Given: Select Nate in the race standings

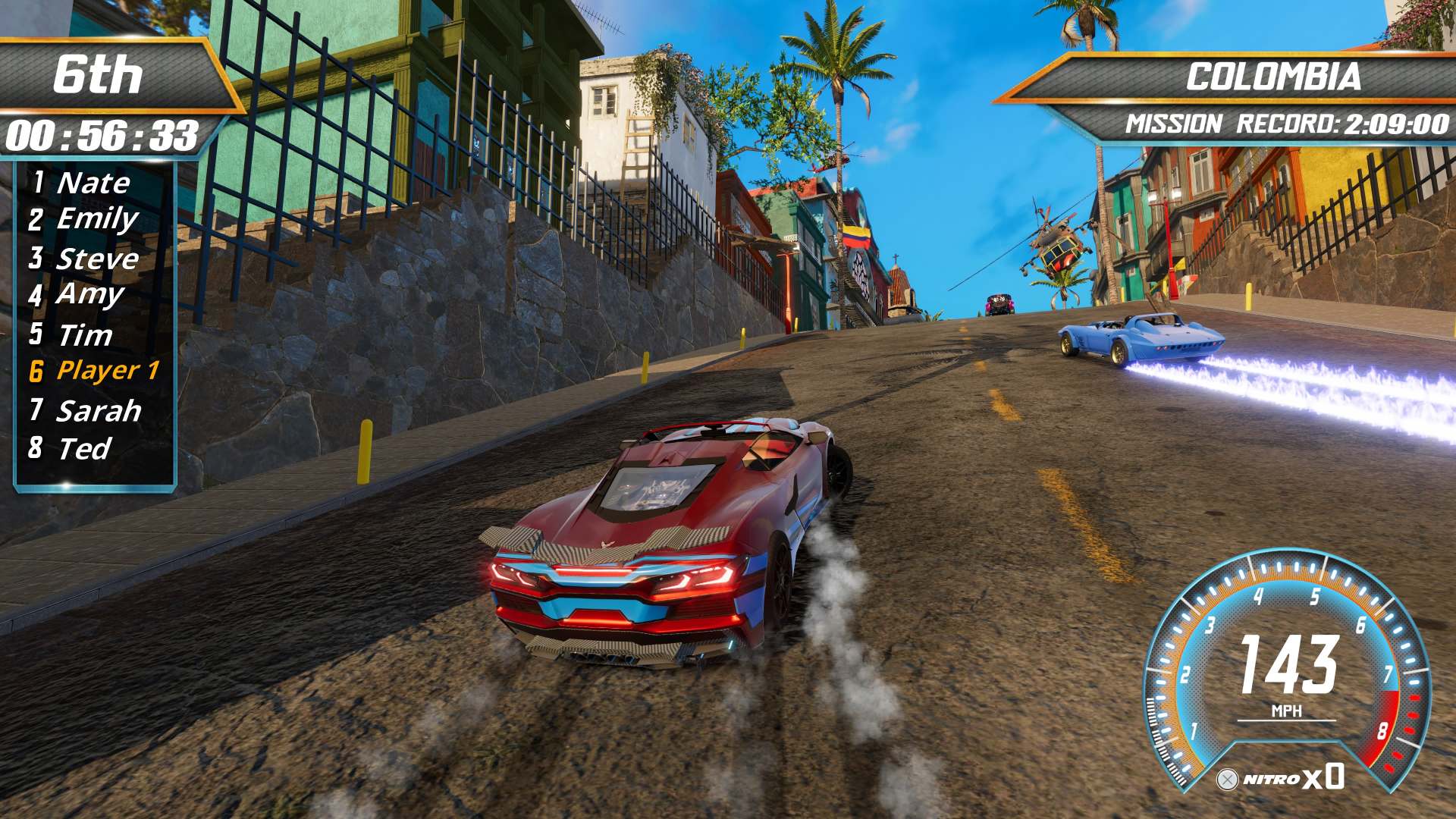Looking at the screenshot, I should coord(93,183).
